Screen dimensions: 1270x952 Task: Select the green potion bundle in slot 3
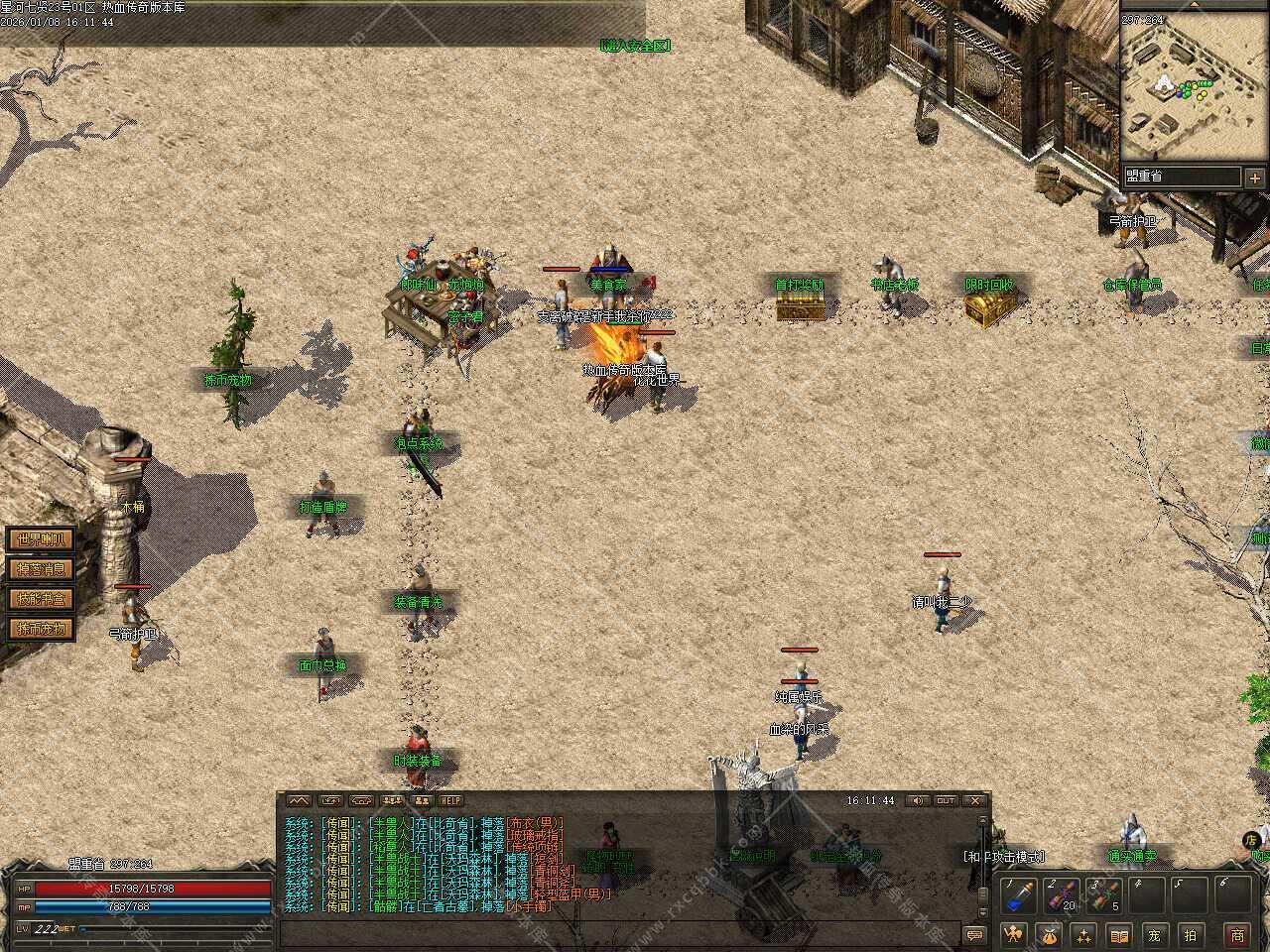[x=1104, y=896]
